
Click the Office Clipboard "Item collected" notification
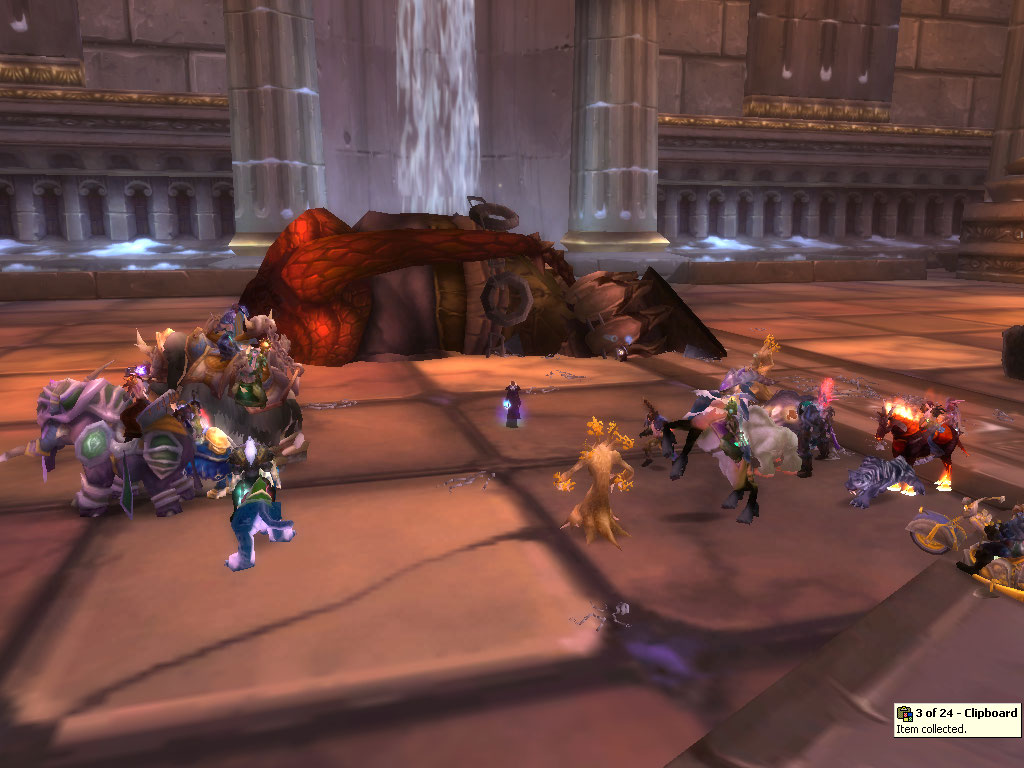coord(957,720)
